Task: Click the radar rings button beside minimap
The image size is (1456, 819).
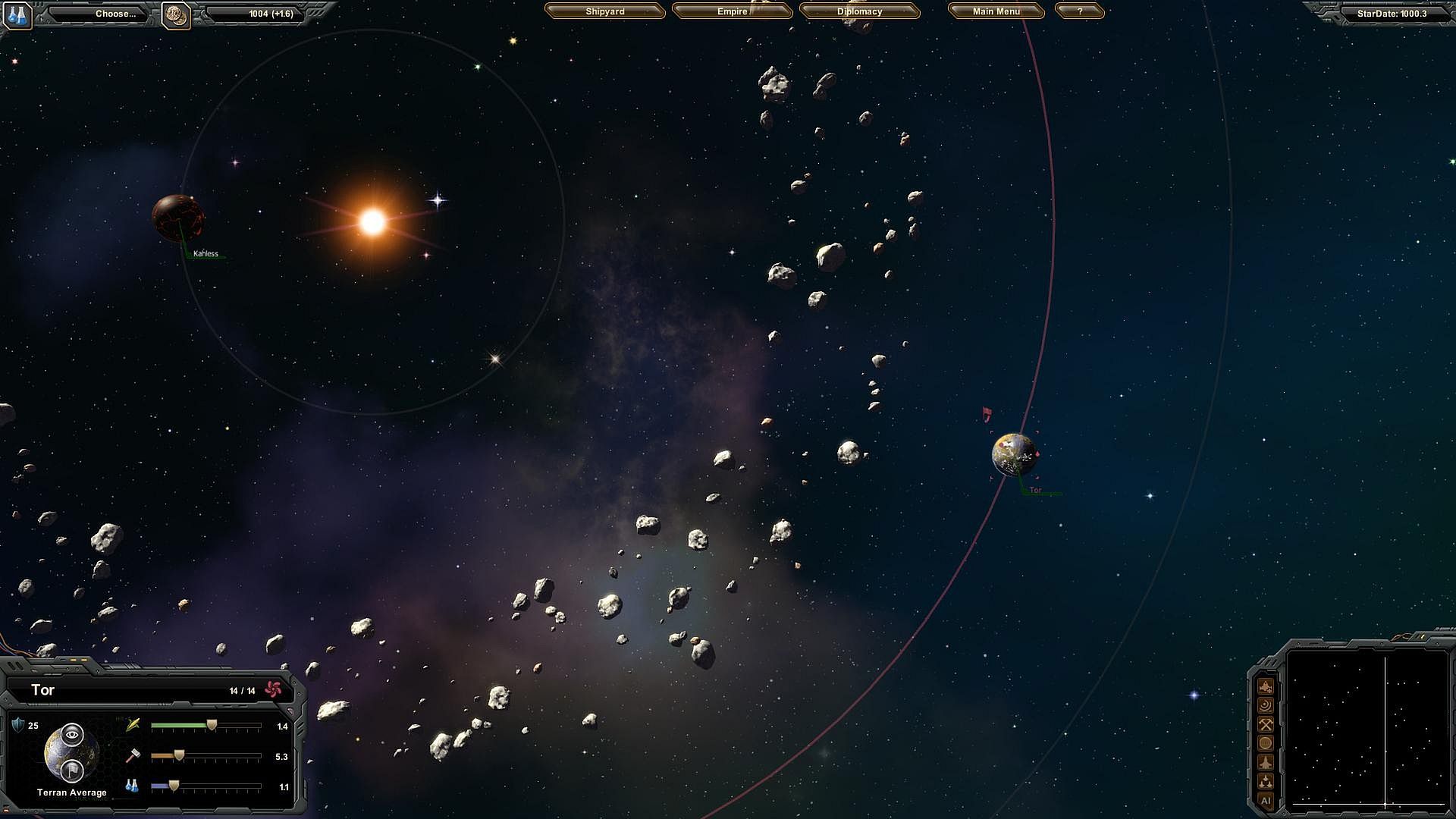Action: pos(1265,705)
